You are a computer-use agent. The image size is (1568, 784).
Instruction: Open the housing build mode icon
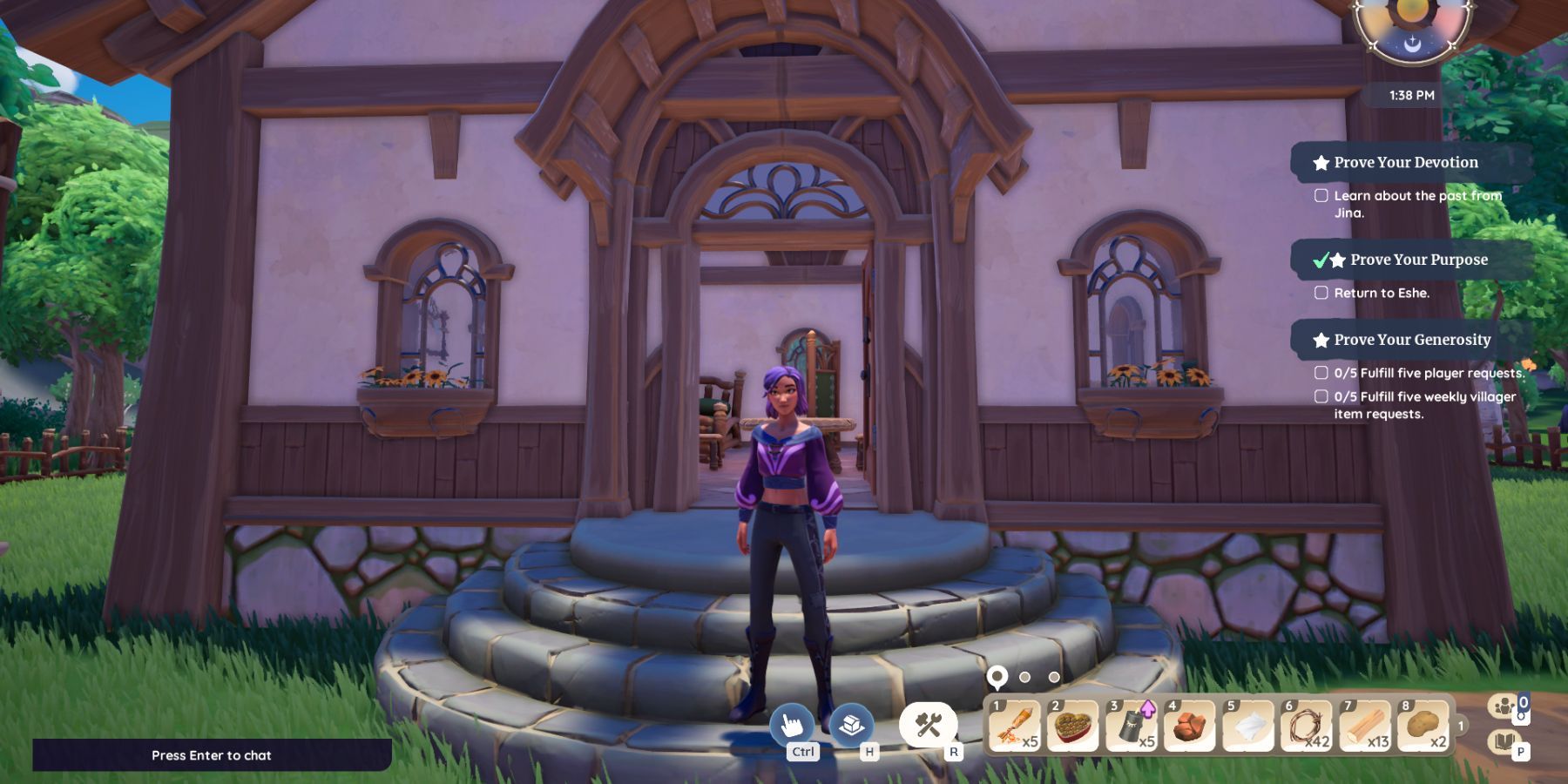(x=851, y=724)
